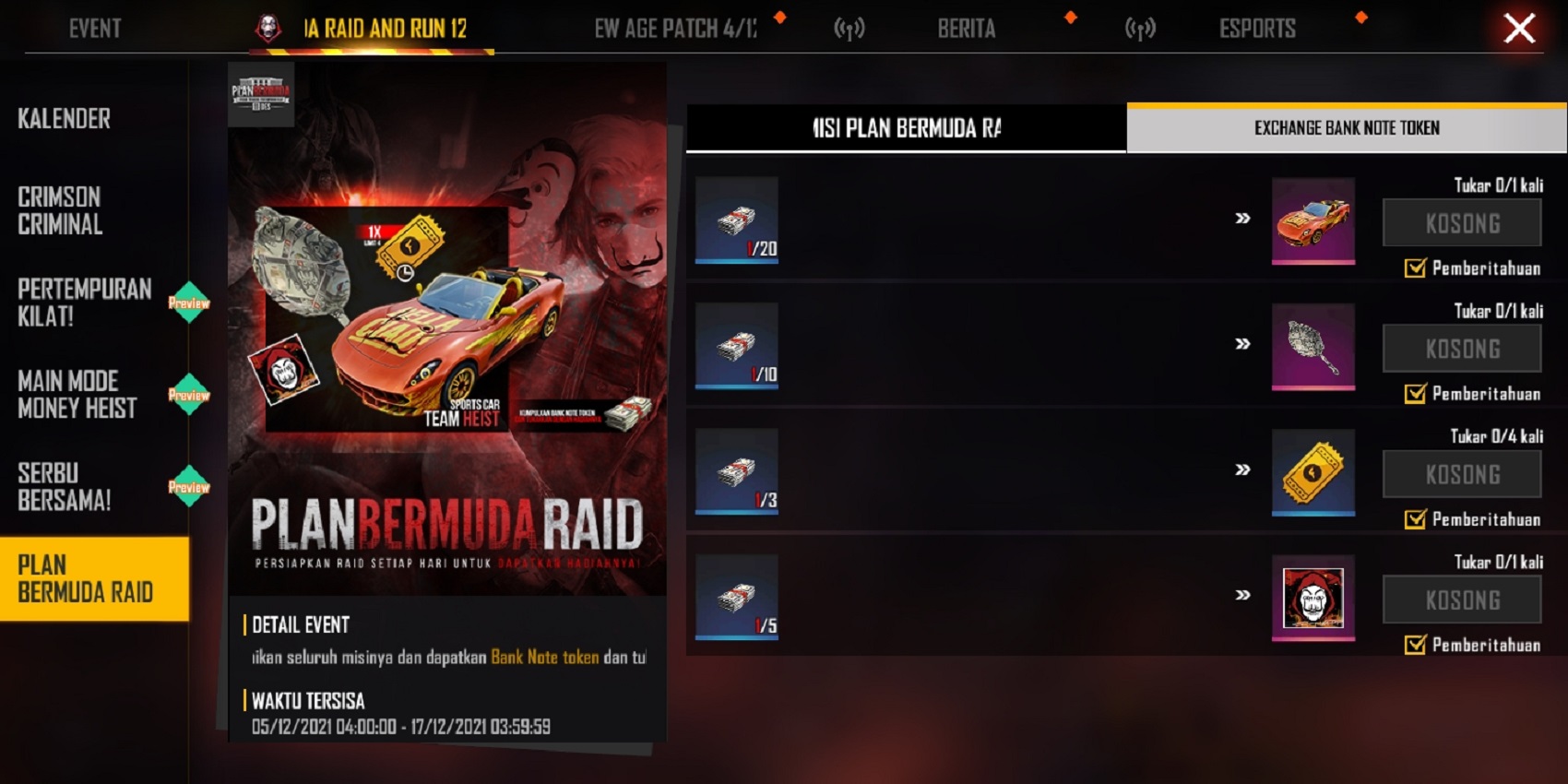
Task: Enable Pemberitahuan for the sports car reward
Action: pyautogui.click(x=1414, y=269)
